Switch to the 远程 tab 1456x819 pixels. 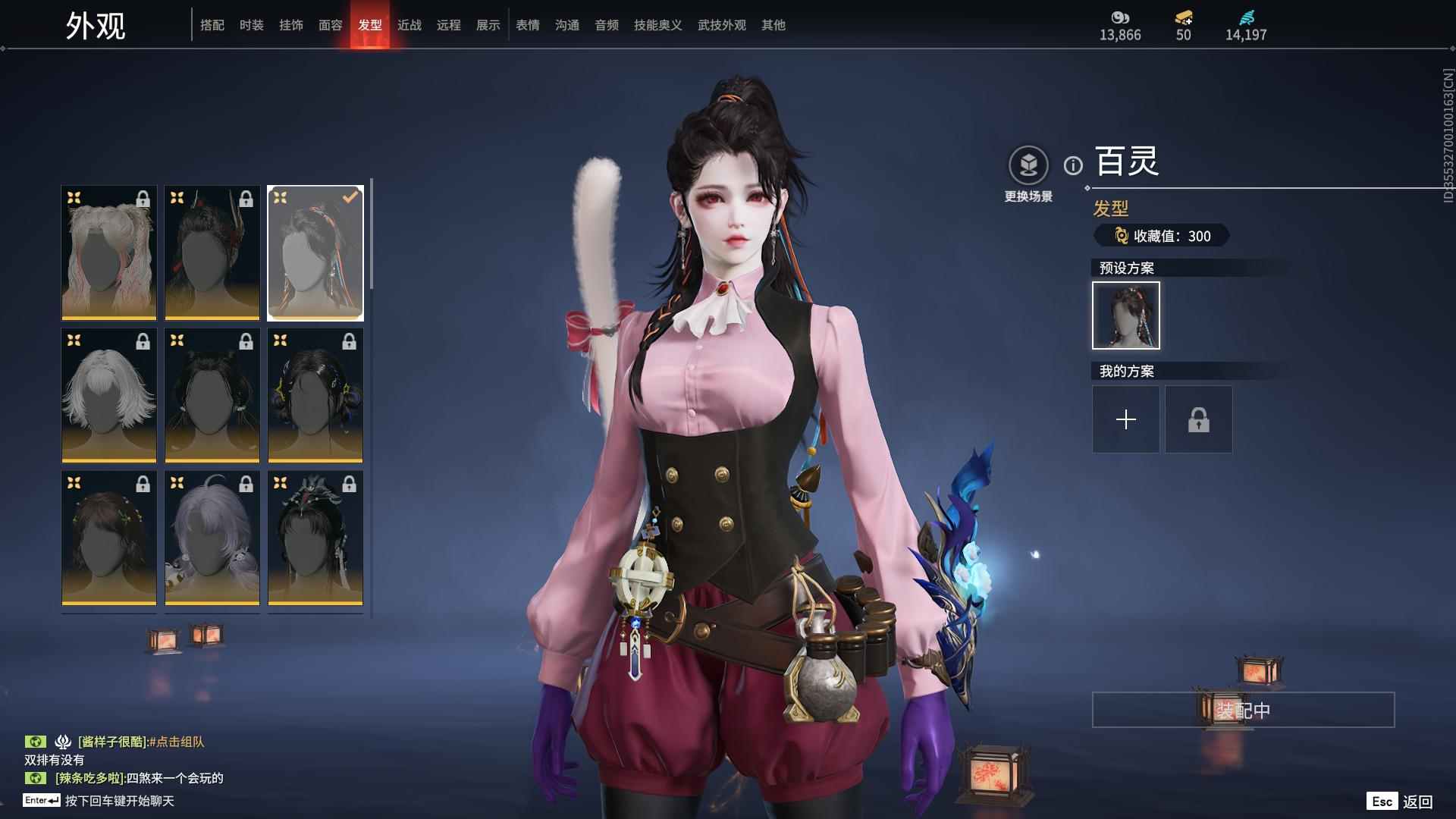[x=449, y=25]
